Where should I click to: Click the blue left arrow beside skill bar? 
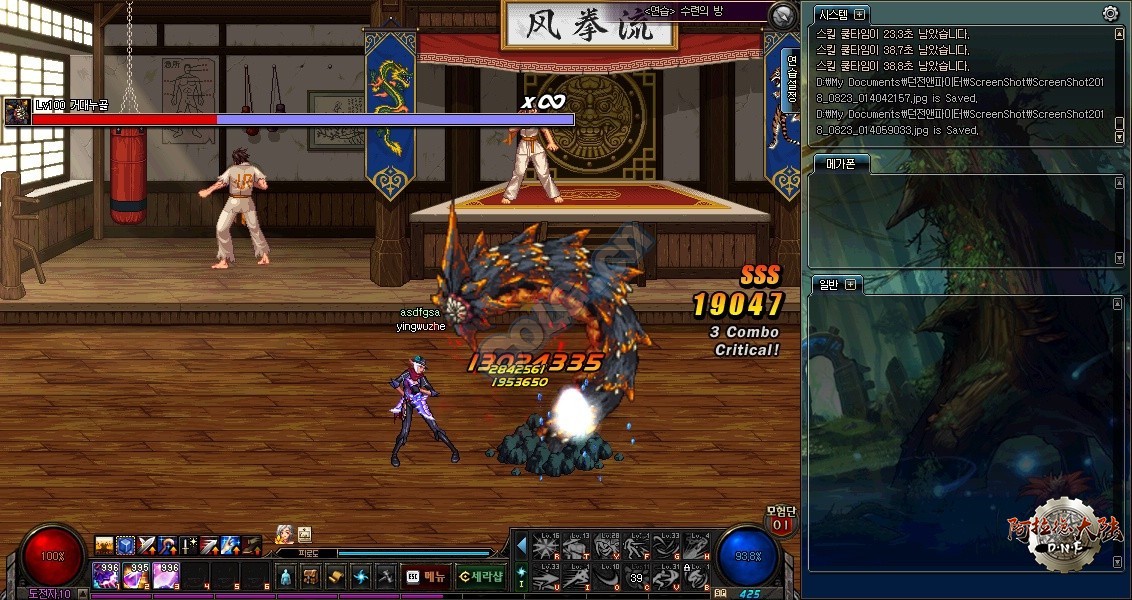(x=521, y=545)
